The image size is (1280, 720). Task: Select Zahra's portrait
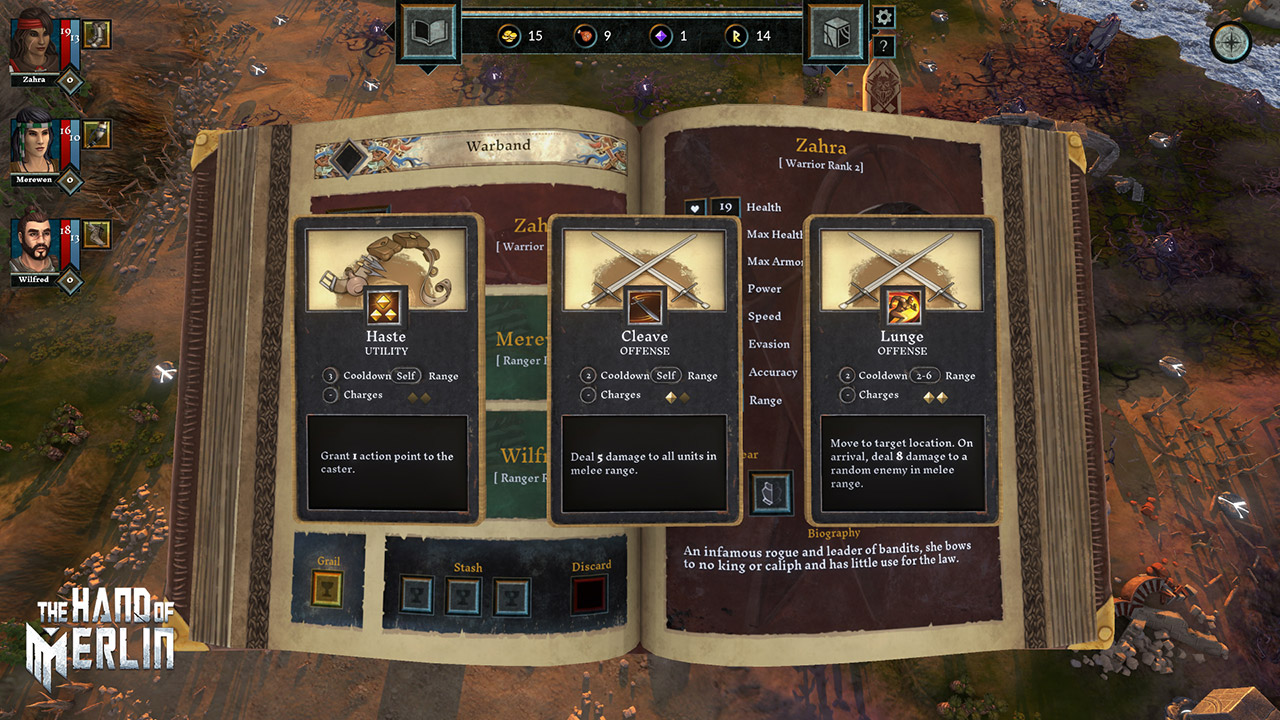(35, 45)
